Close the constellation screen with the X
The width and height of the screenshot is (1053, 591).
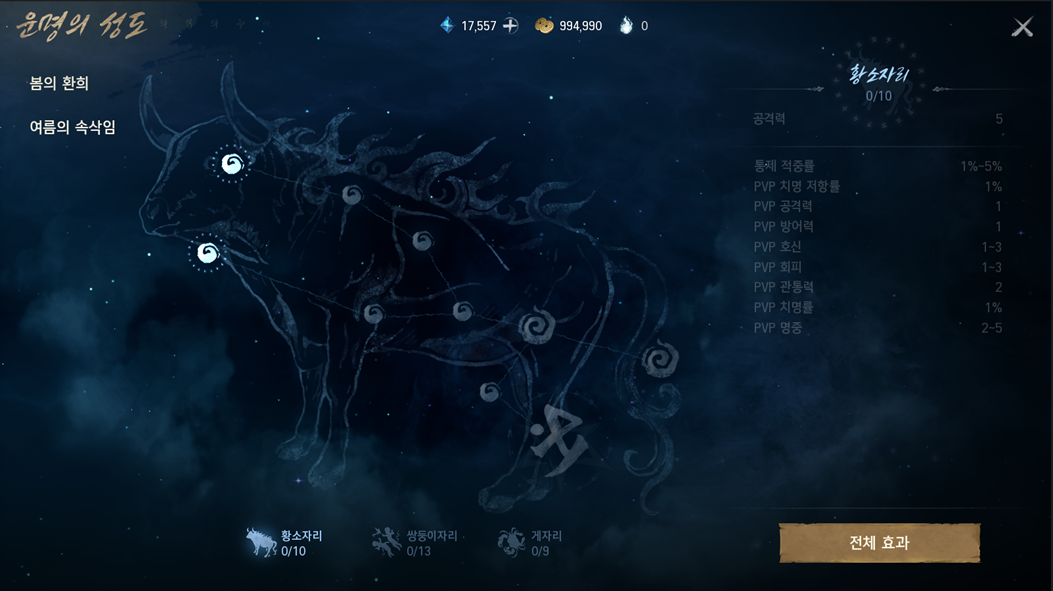(x=1022, y=27)
